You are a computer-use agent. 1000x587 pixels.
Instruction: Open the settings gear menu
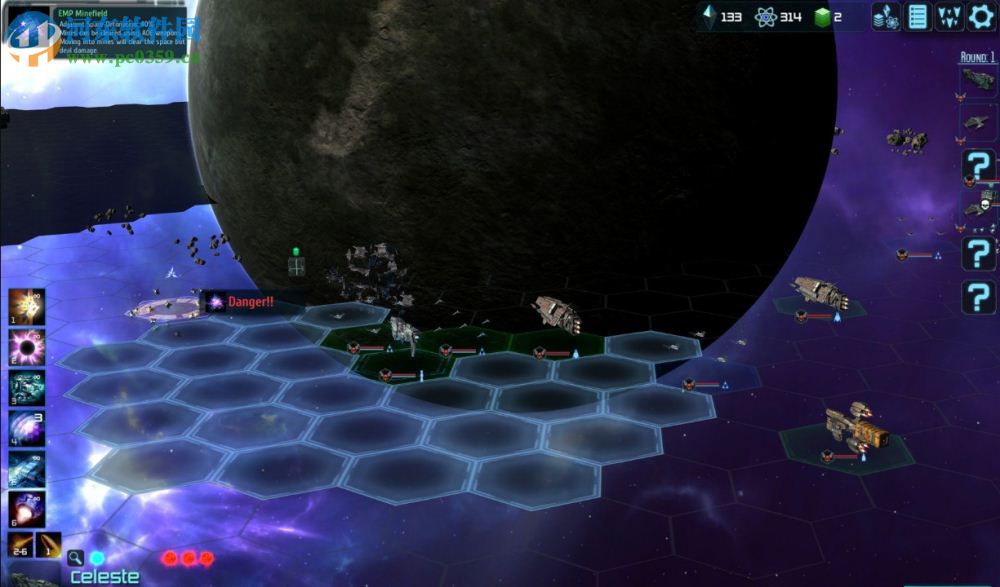pos(980,16)
